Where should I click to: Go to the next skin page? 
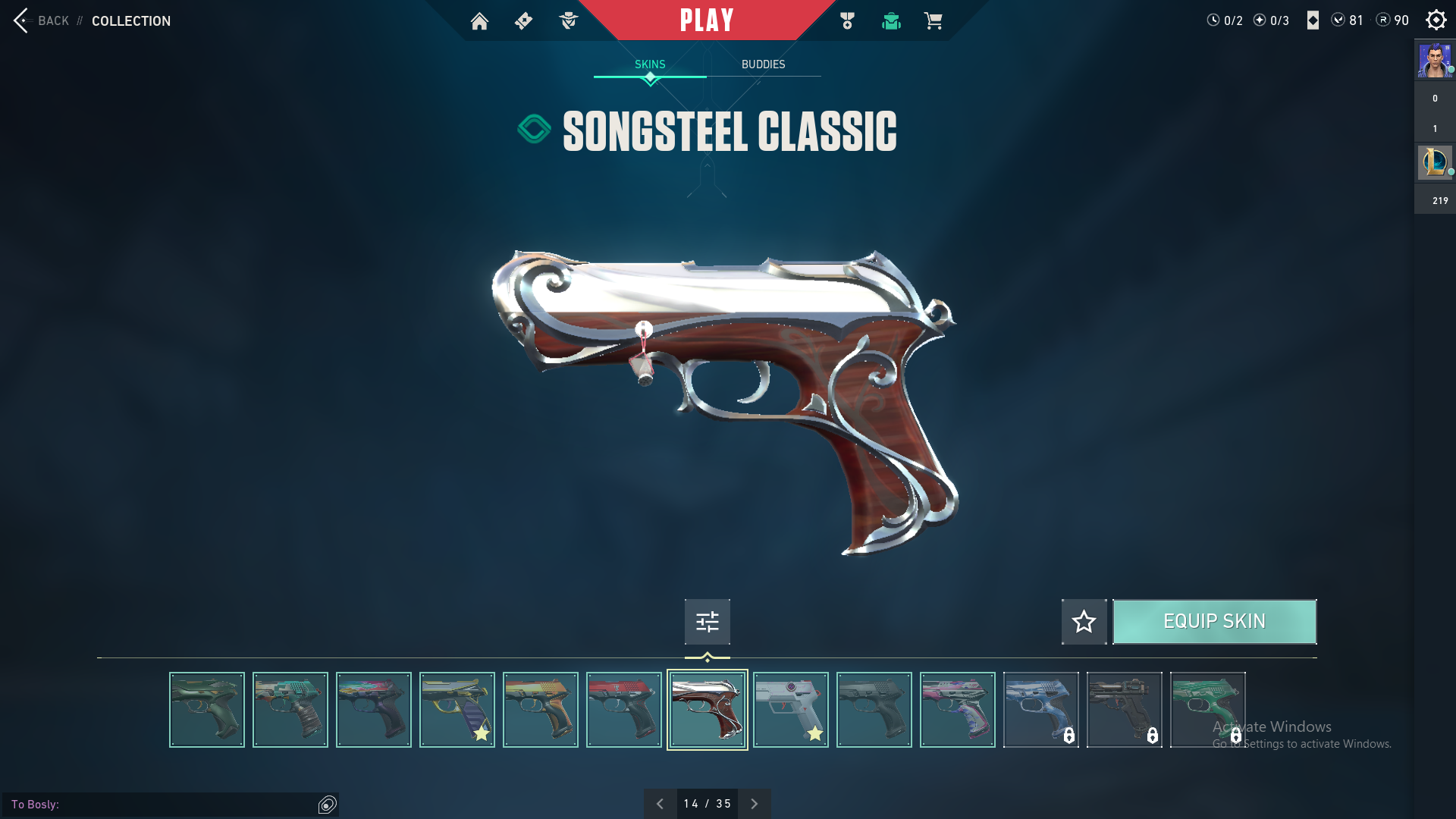click(754, 804)
